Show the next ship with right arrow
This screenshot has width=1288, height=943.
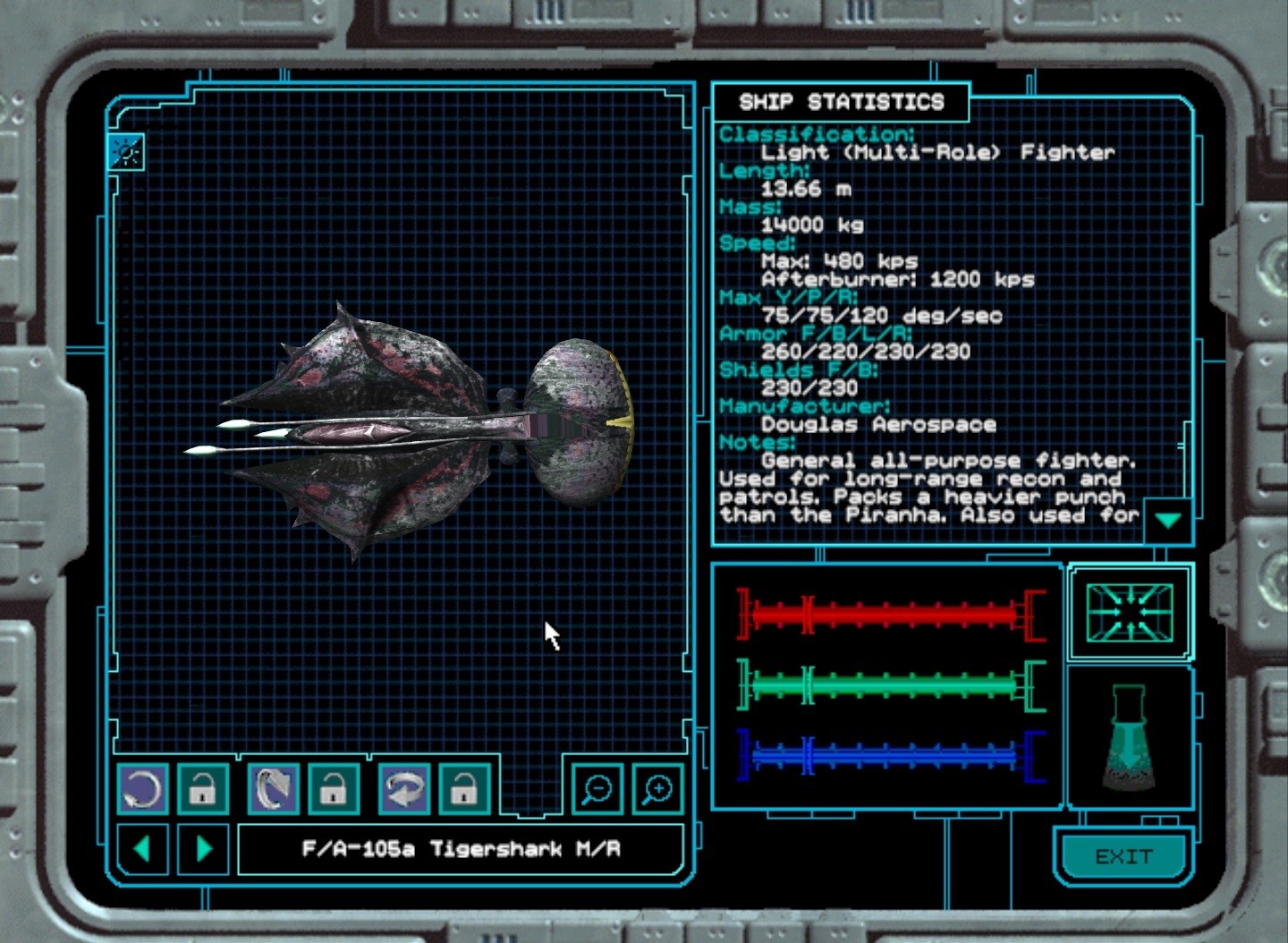click(x=204, y=847)
